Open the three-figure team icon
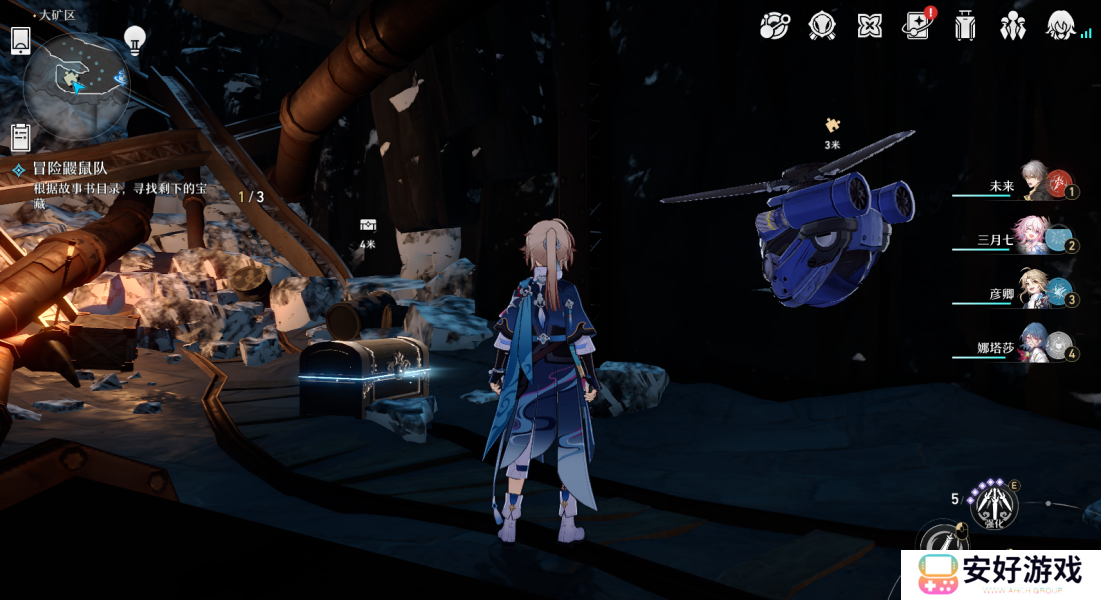Image resolution: width=1101 pixels, height=600 pixels. pos(1013,26)
